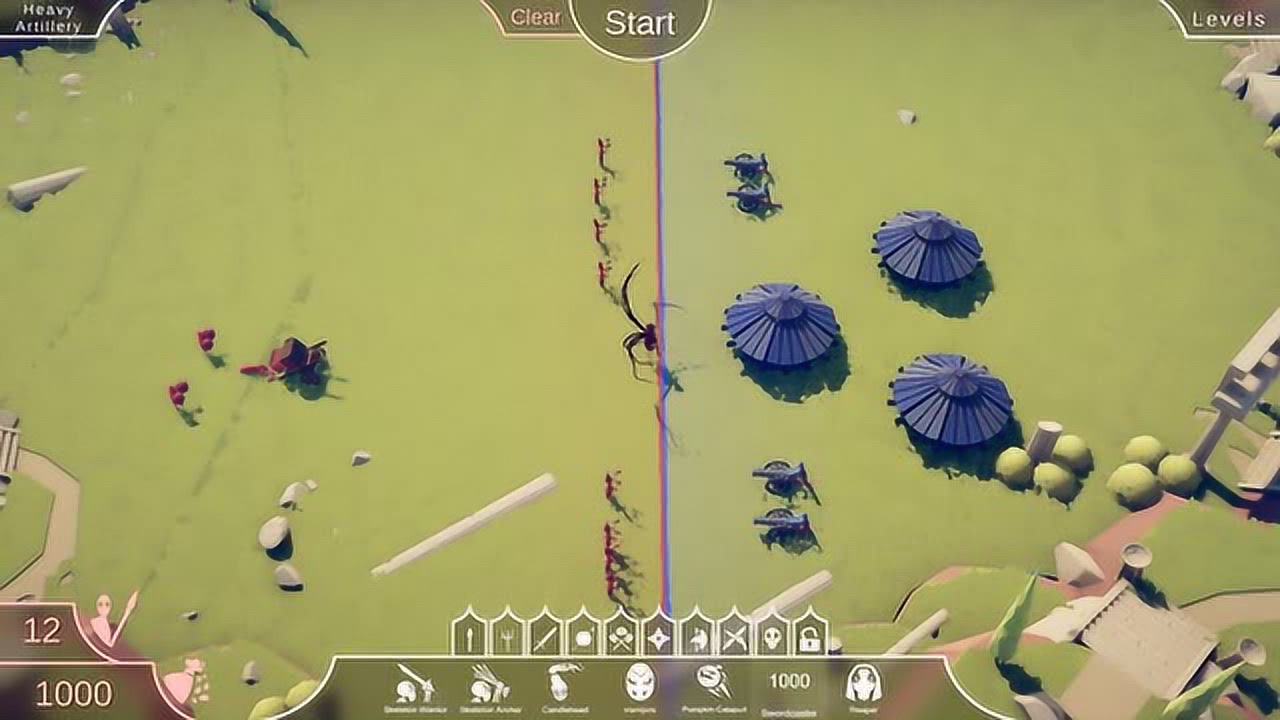Select the Skeleton Warrior unit
Image resolution: width=1280 pixels, height=720 pixels.
coord(413,685)
